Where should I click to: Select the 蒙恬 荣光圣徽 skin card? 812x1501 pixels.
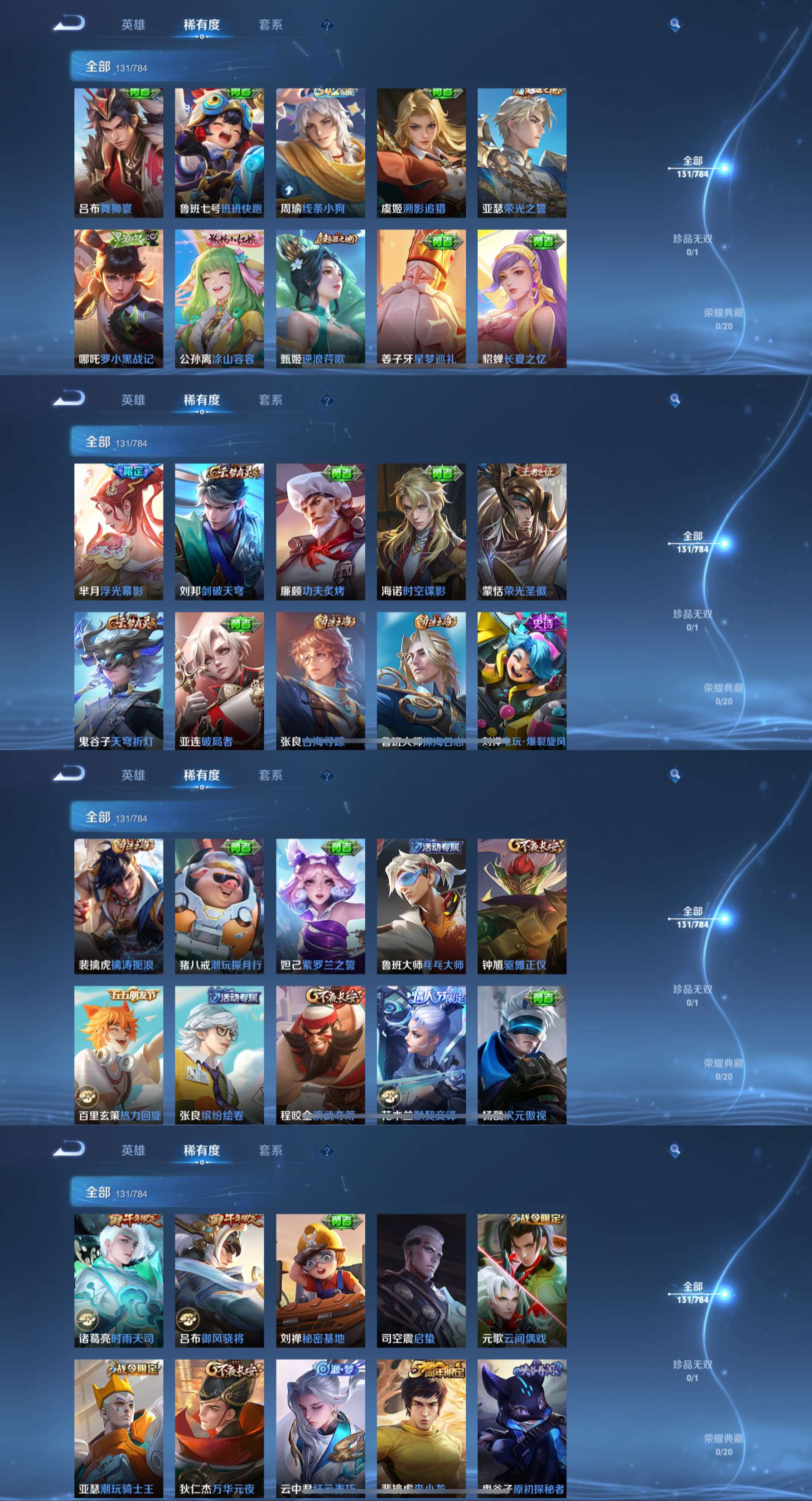click(x=522, y=531)
